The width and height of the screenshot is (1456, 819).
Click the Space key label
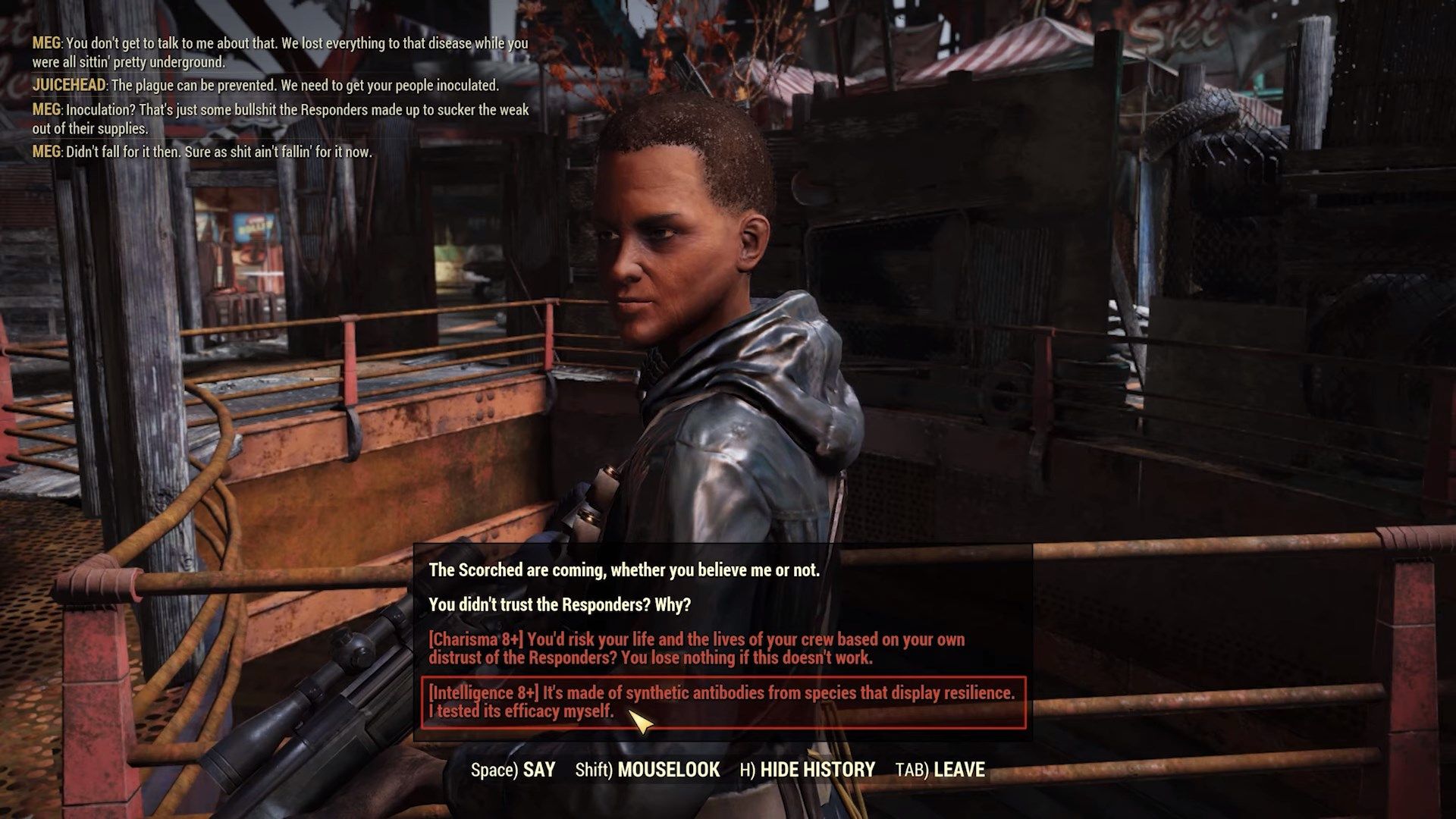click(x=500, y=769)
